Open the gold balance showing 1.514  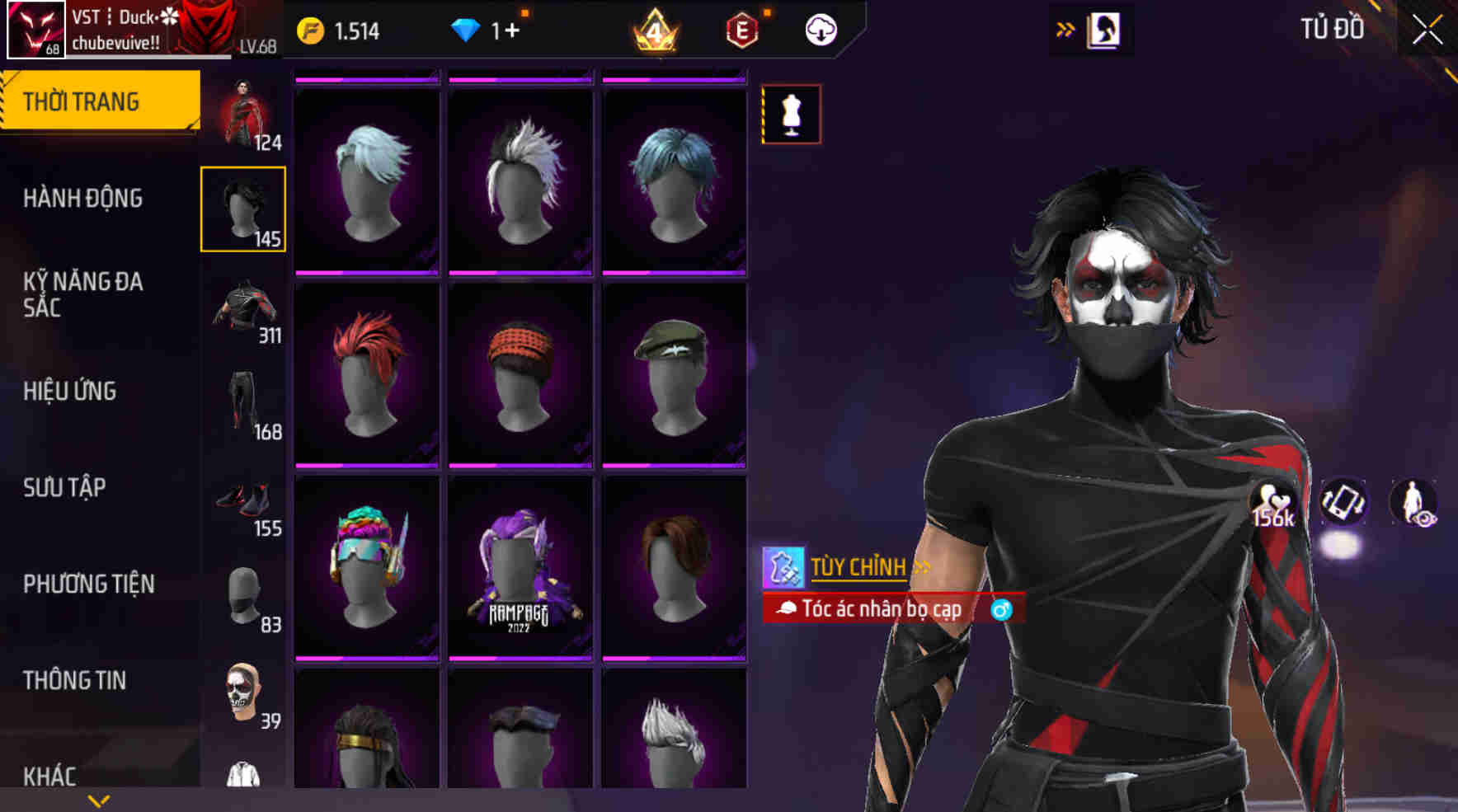coord(342,31)
